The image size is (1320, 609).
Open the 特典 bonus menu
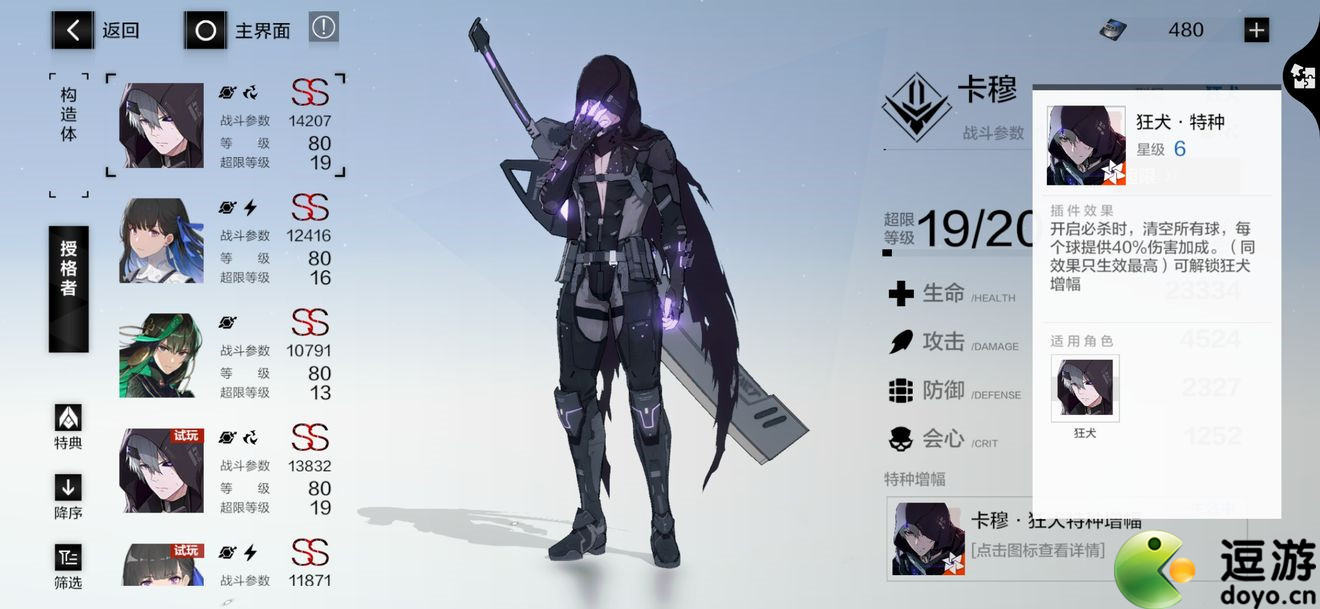(x=68, y=427)
